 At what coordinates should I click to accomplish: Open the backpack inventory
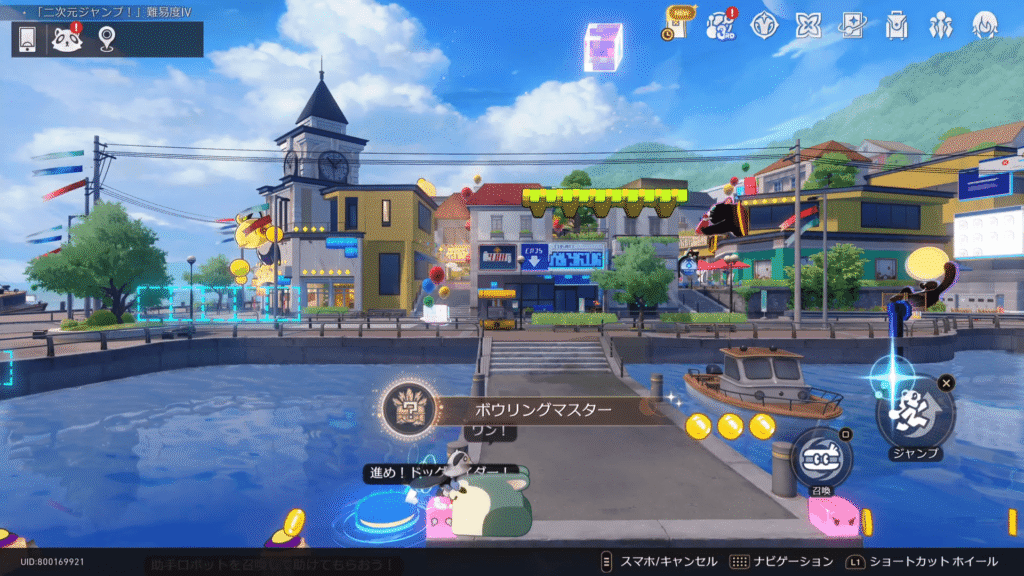[x=896, y=24]
